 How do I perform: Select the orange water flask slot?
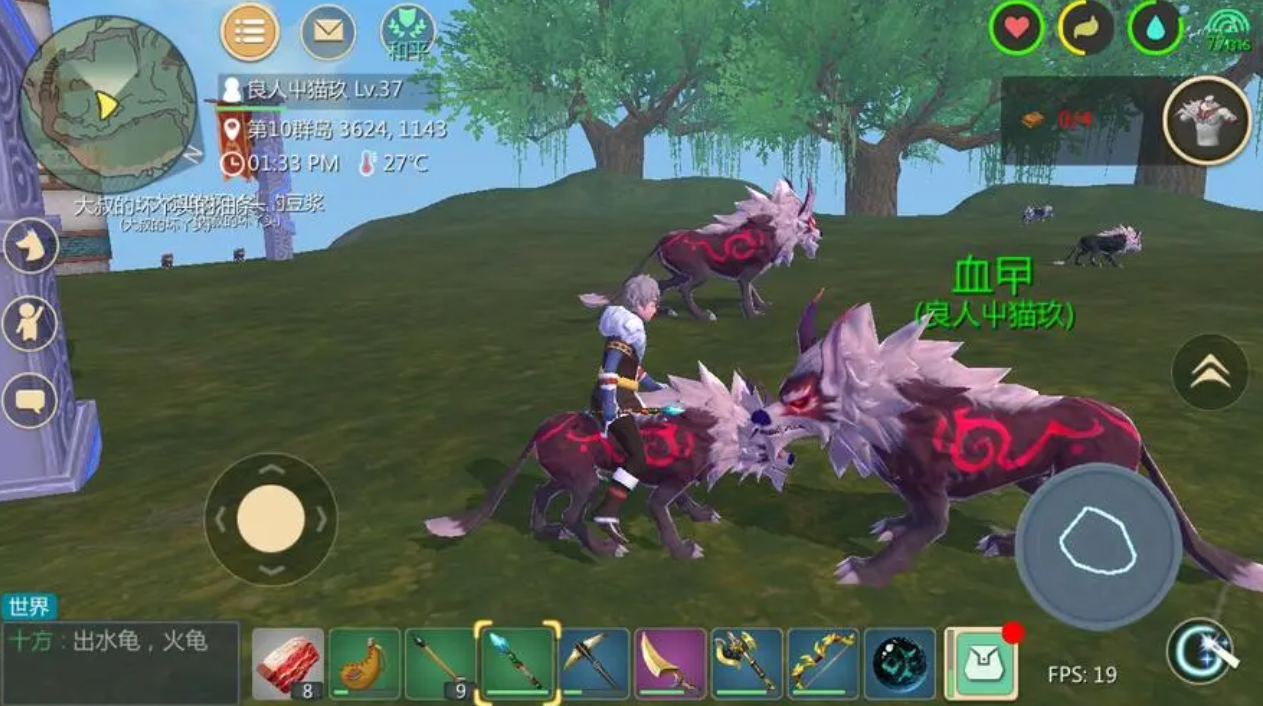click(x=364, y=663)
